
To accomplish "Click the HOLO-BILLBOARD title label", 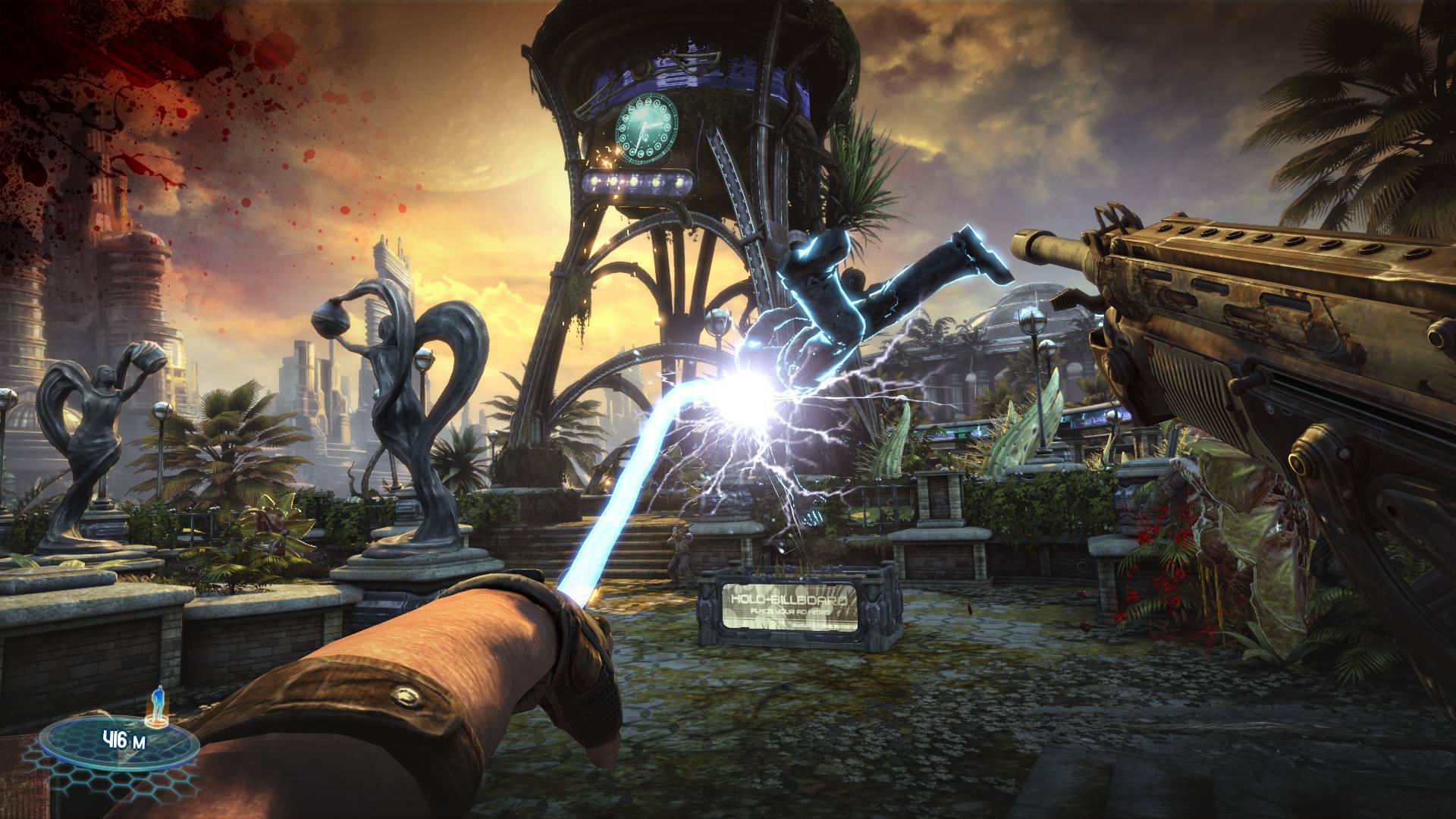I will (789, 599).
